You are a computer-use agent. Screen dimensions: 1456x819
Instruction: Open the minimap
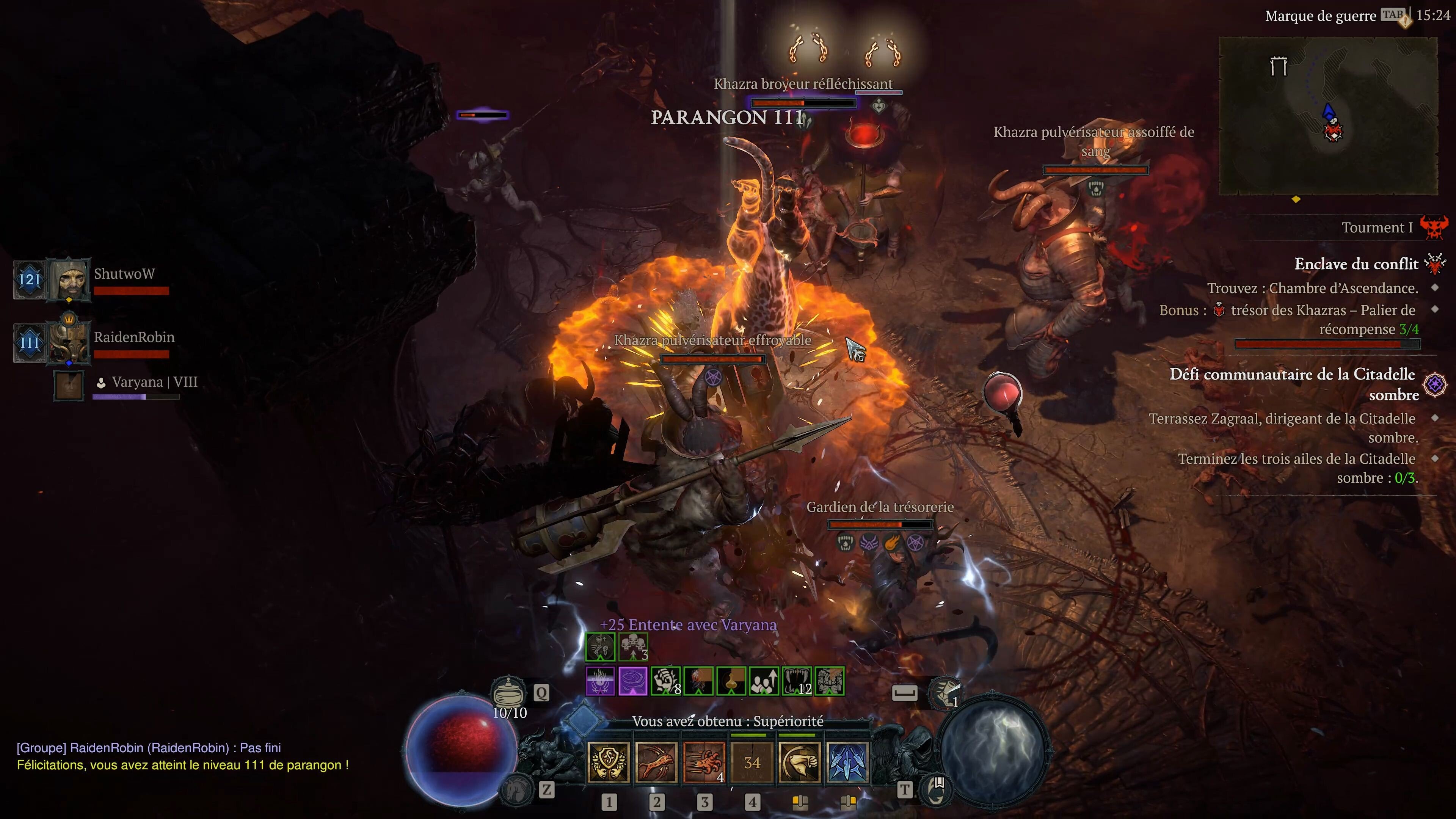point(1328,116)
